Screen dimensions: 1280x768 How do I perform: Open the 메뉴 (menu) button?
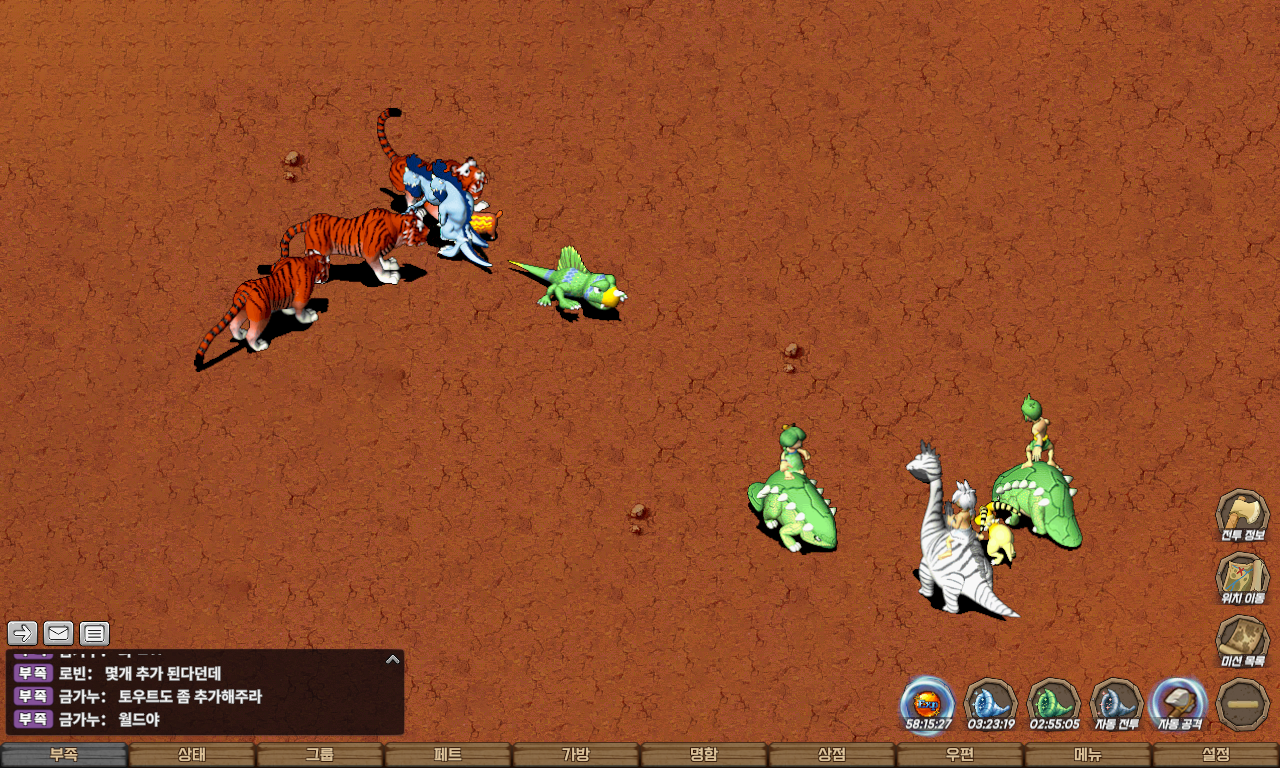(x=1088, y=755)
